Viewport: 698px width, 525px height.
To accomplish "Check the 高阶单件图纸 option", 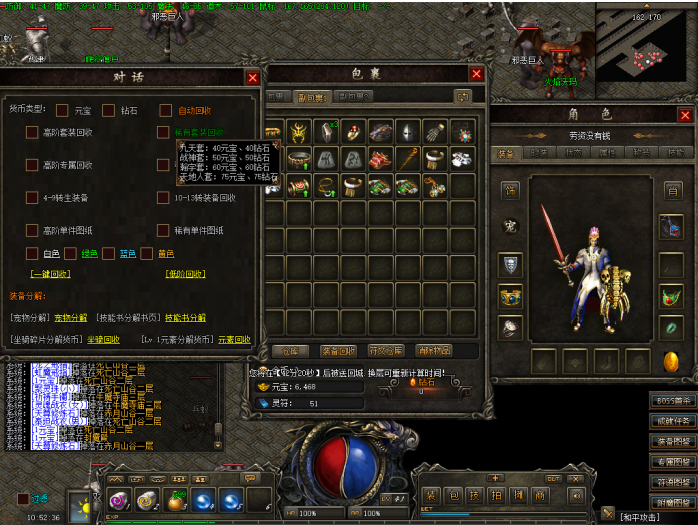I will [x=32, y=231].
